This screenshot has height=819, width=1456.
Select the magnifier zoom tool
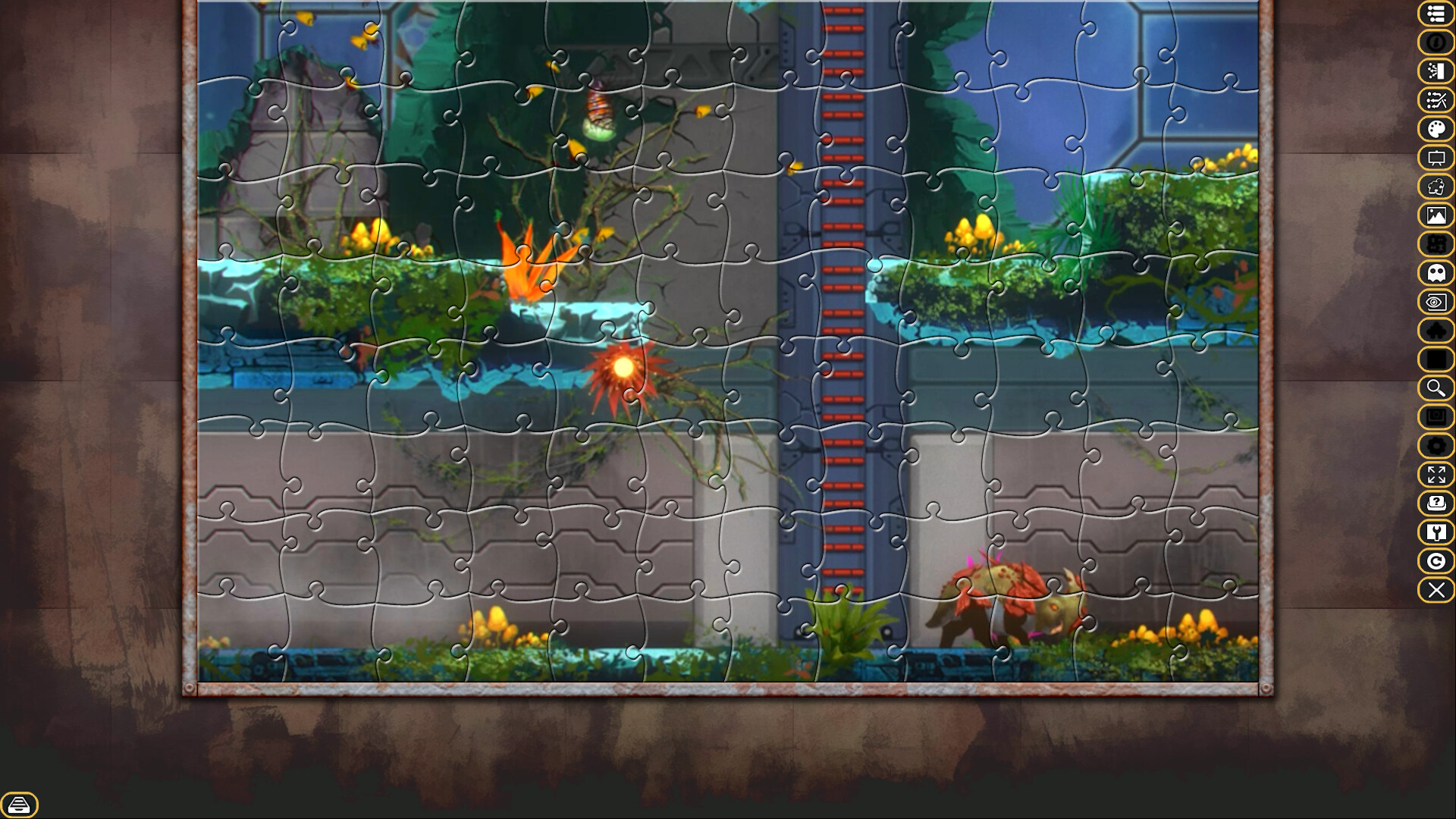(1436, 388)
